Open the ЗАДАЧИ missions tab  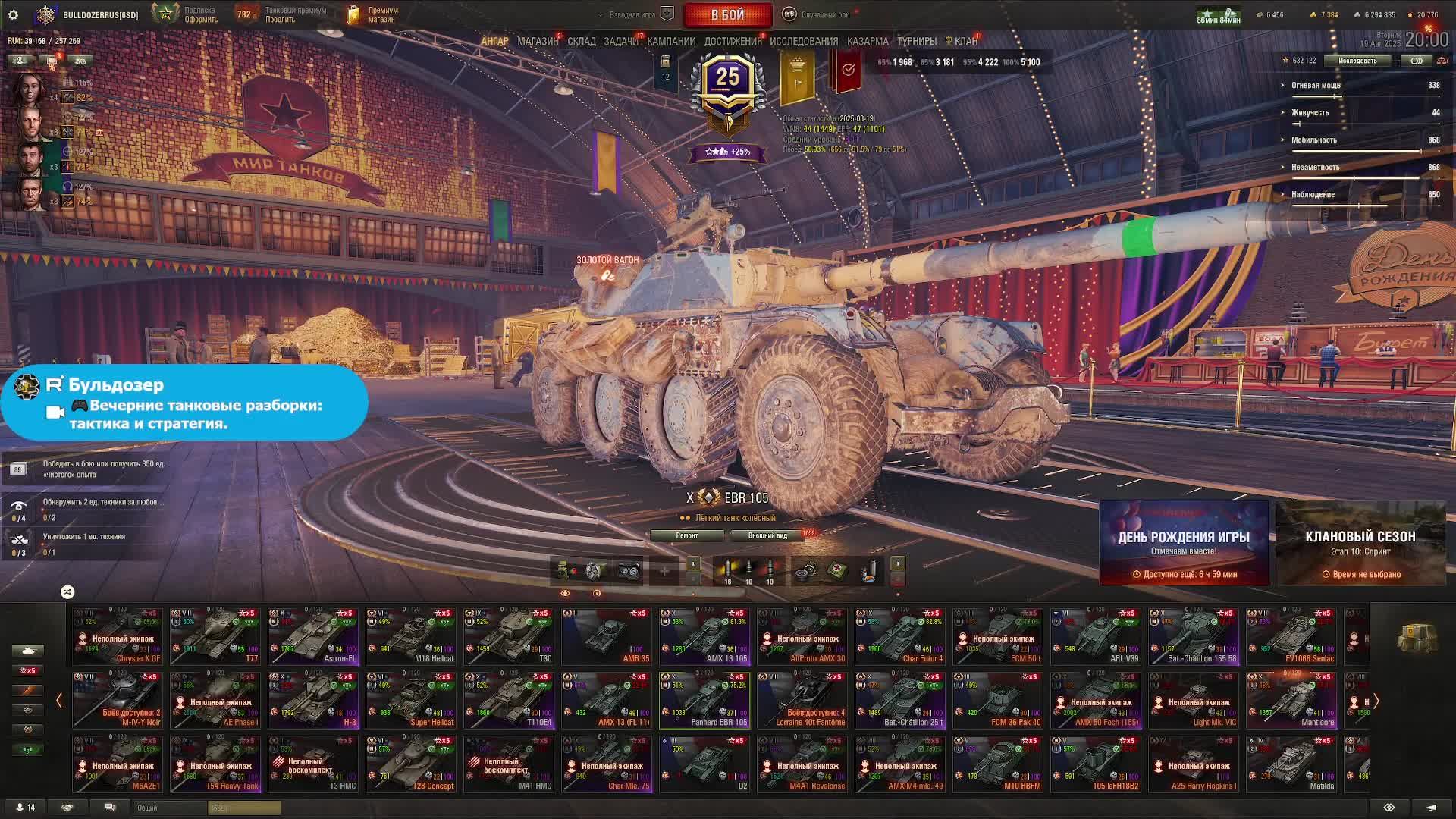621,41
